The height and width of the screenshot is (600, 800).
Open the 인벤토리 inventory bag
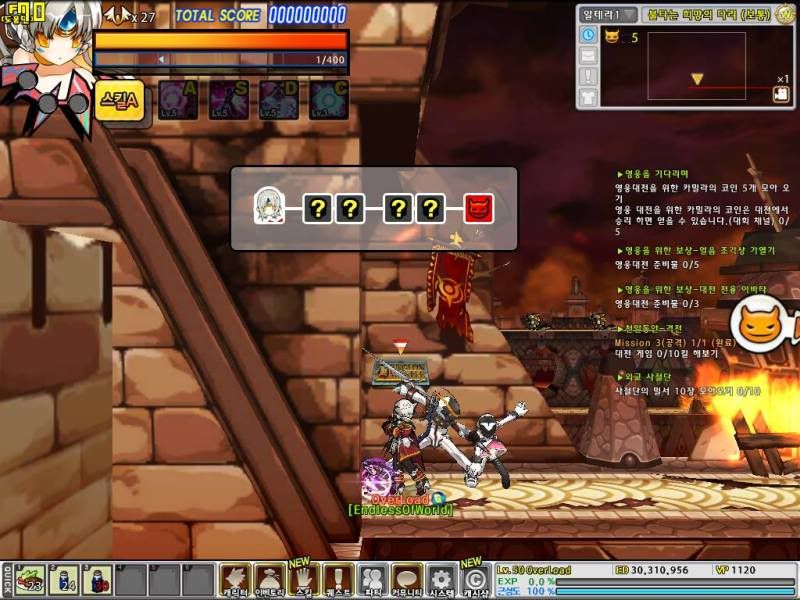coord(270,579)
